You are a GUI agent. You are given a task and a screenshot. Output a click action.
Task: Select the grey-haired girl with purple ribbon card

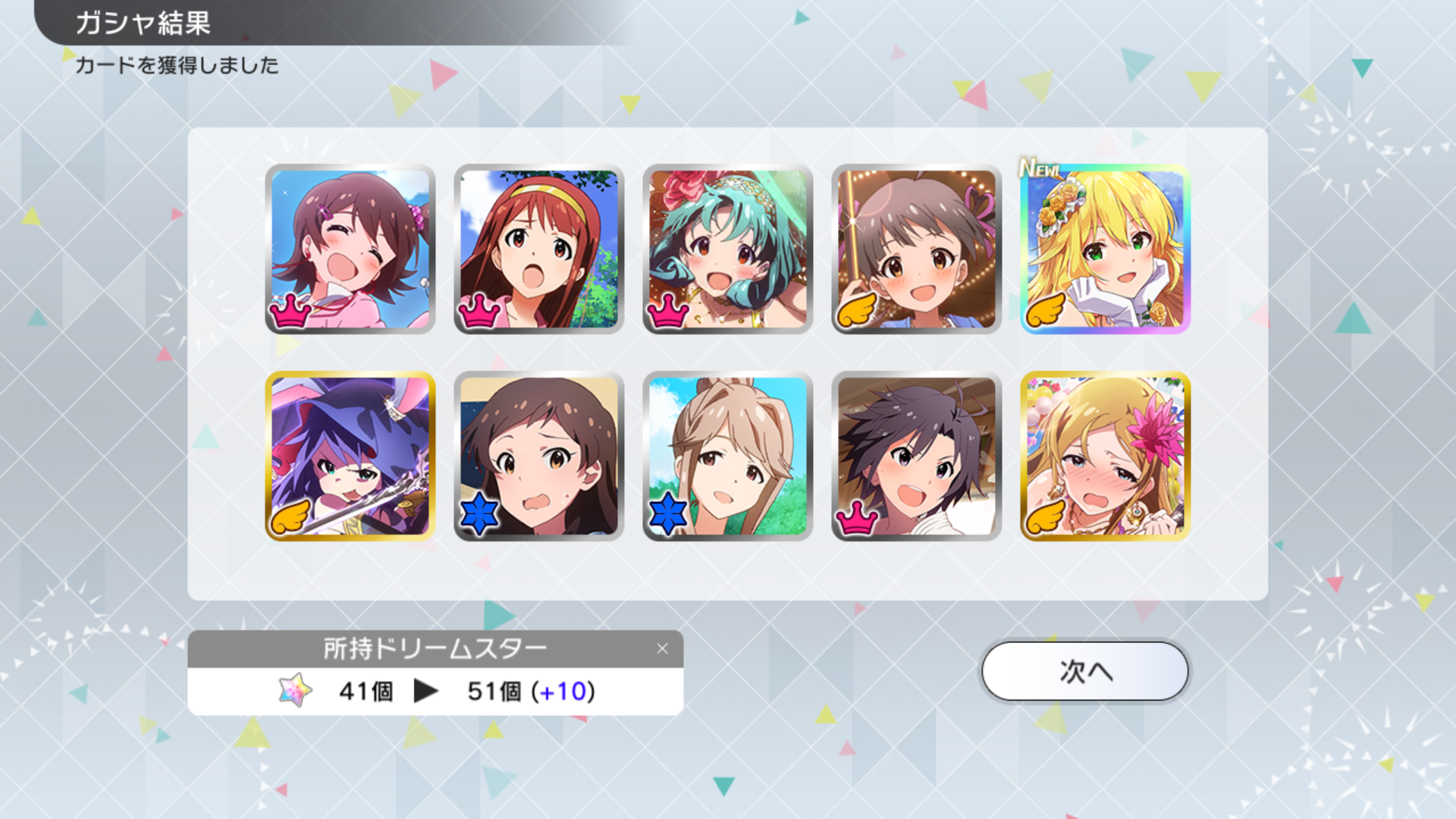916,249
